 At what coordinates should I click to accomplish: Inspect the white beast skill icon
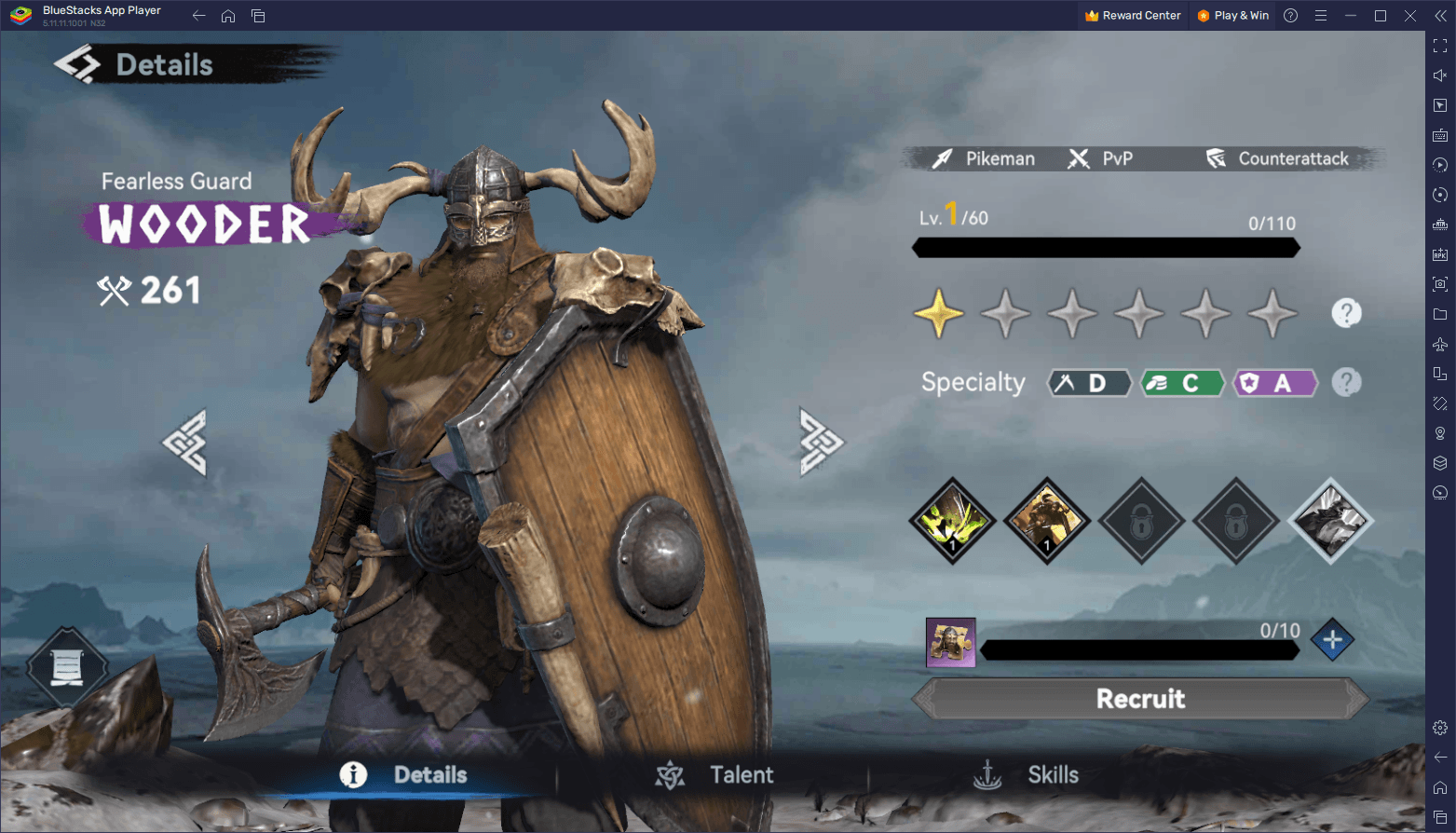(1331, 520)
